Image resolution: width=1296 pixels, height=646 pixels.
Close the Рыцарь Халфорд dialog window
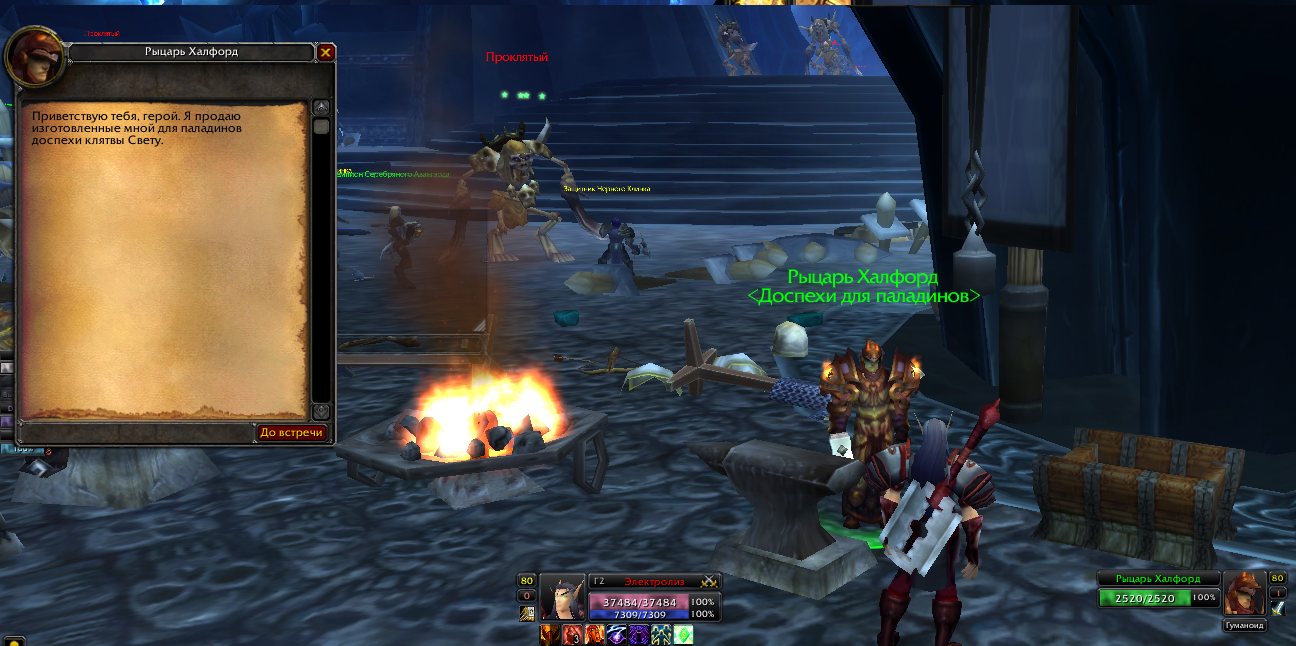point(326,52)
